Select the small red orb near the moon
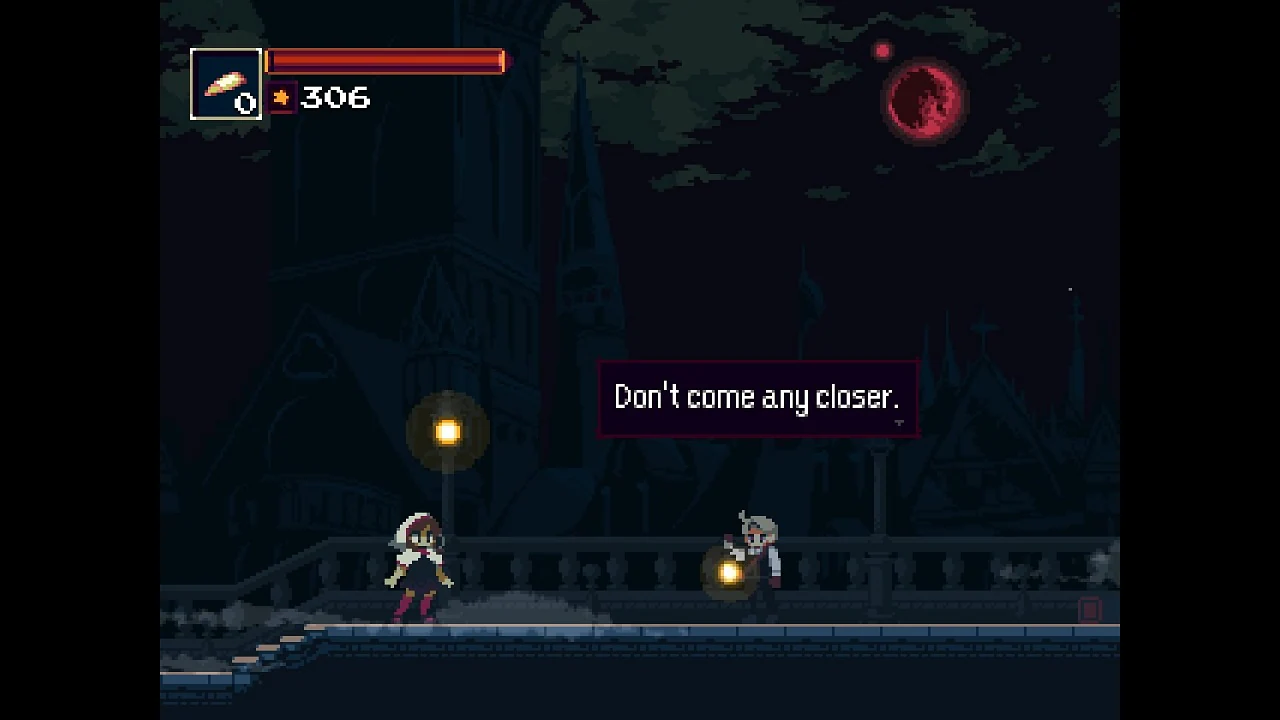1280x720 pixels. point(883,50)
